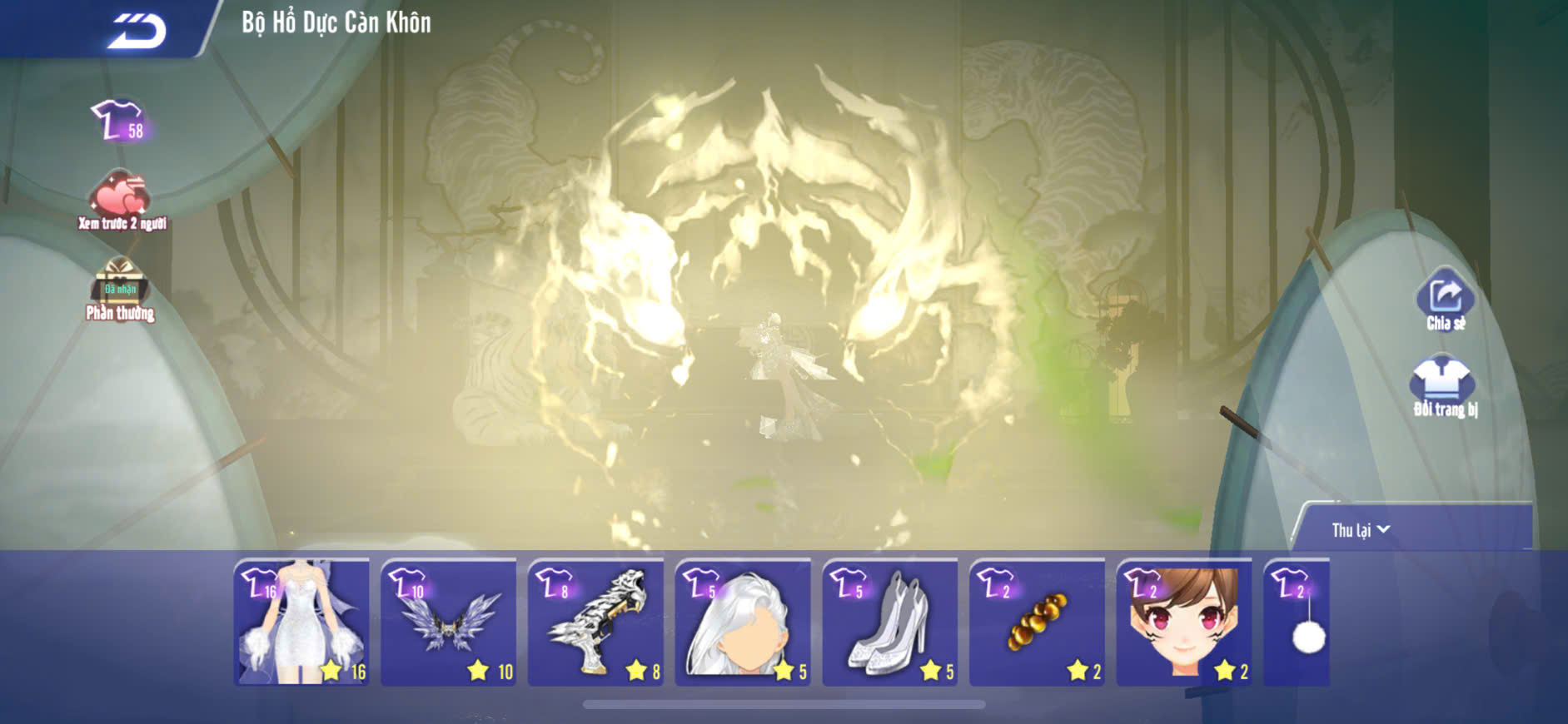Select the white dress item slot

301,622
